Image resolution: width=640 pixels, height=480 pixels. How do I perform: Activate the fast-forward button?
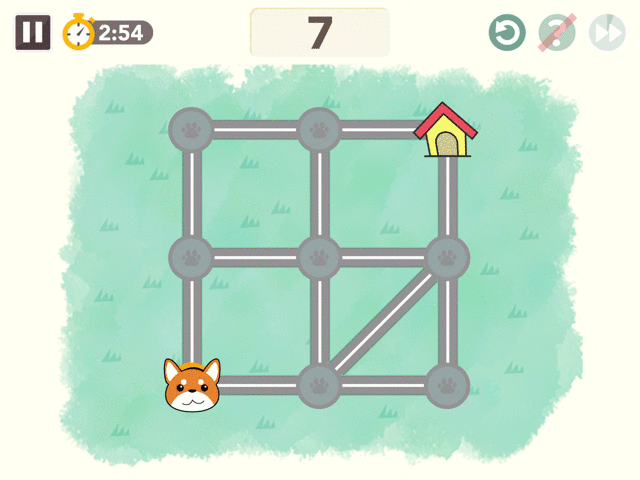tap(606, 33)
